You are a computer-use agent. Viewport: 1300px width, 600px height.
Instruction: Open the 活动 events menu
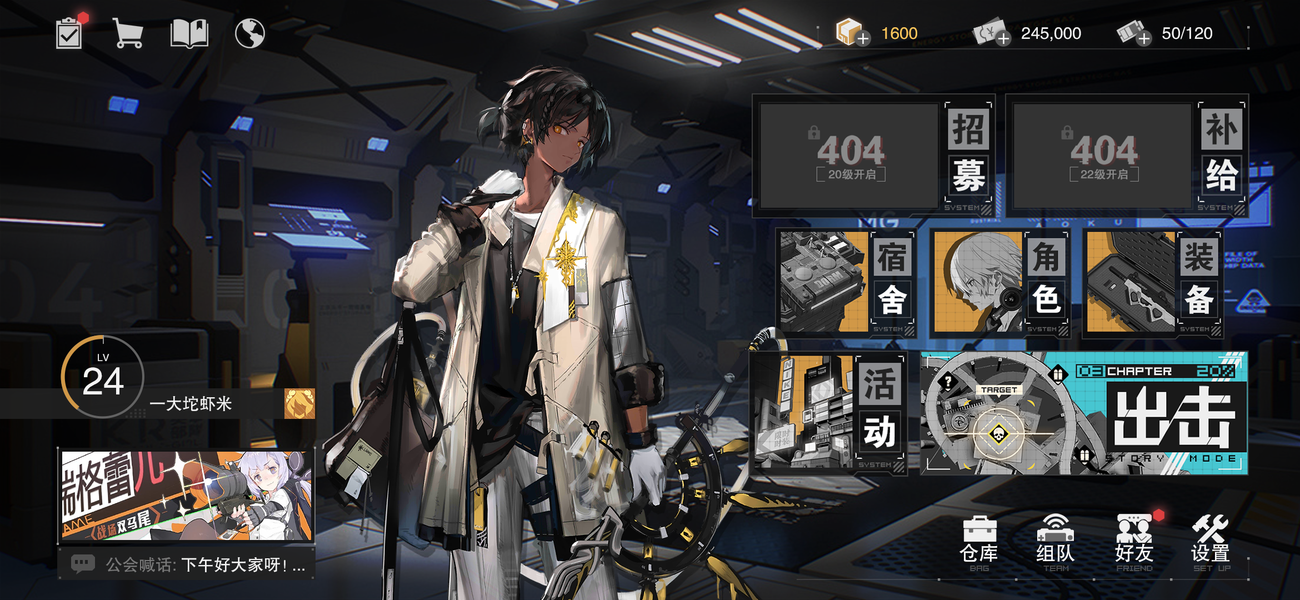(831, 411)
